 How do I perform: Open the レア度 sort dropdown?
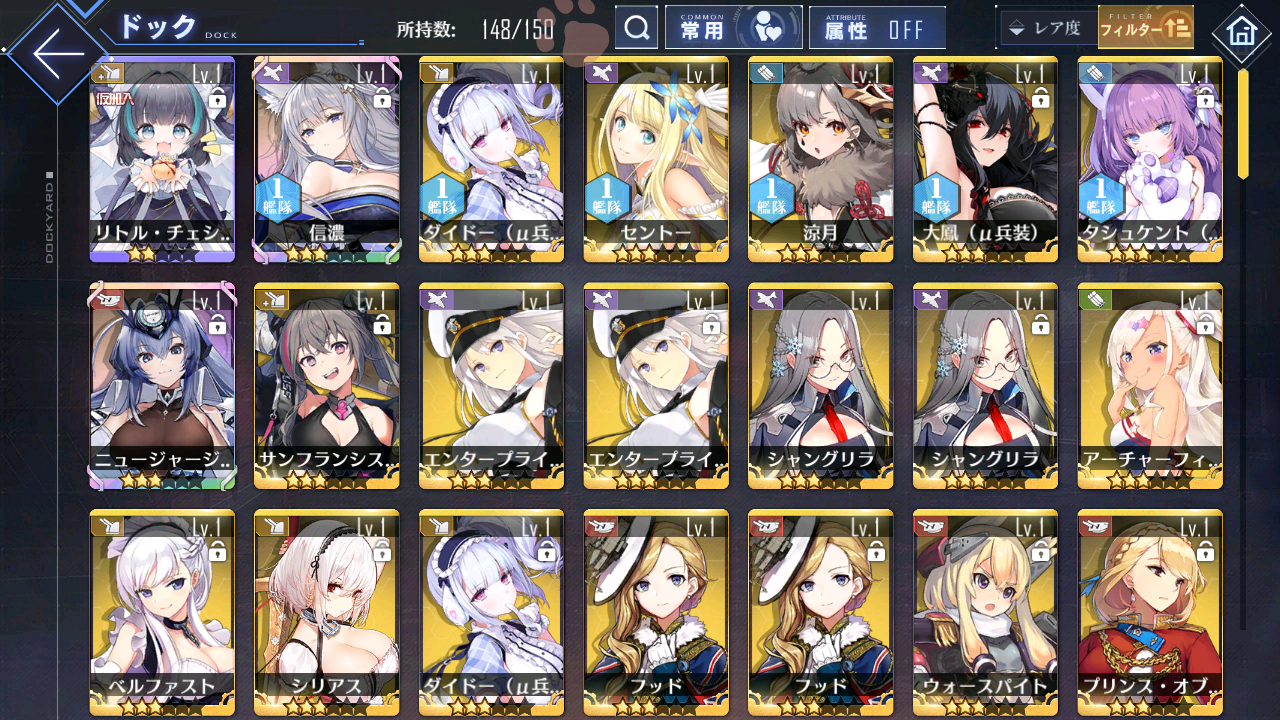[1045, 28]
